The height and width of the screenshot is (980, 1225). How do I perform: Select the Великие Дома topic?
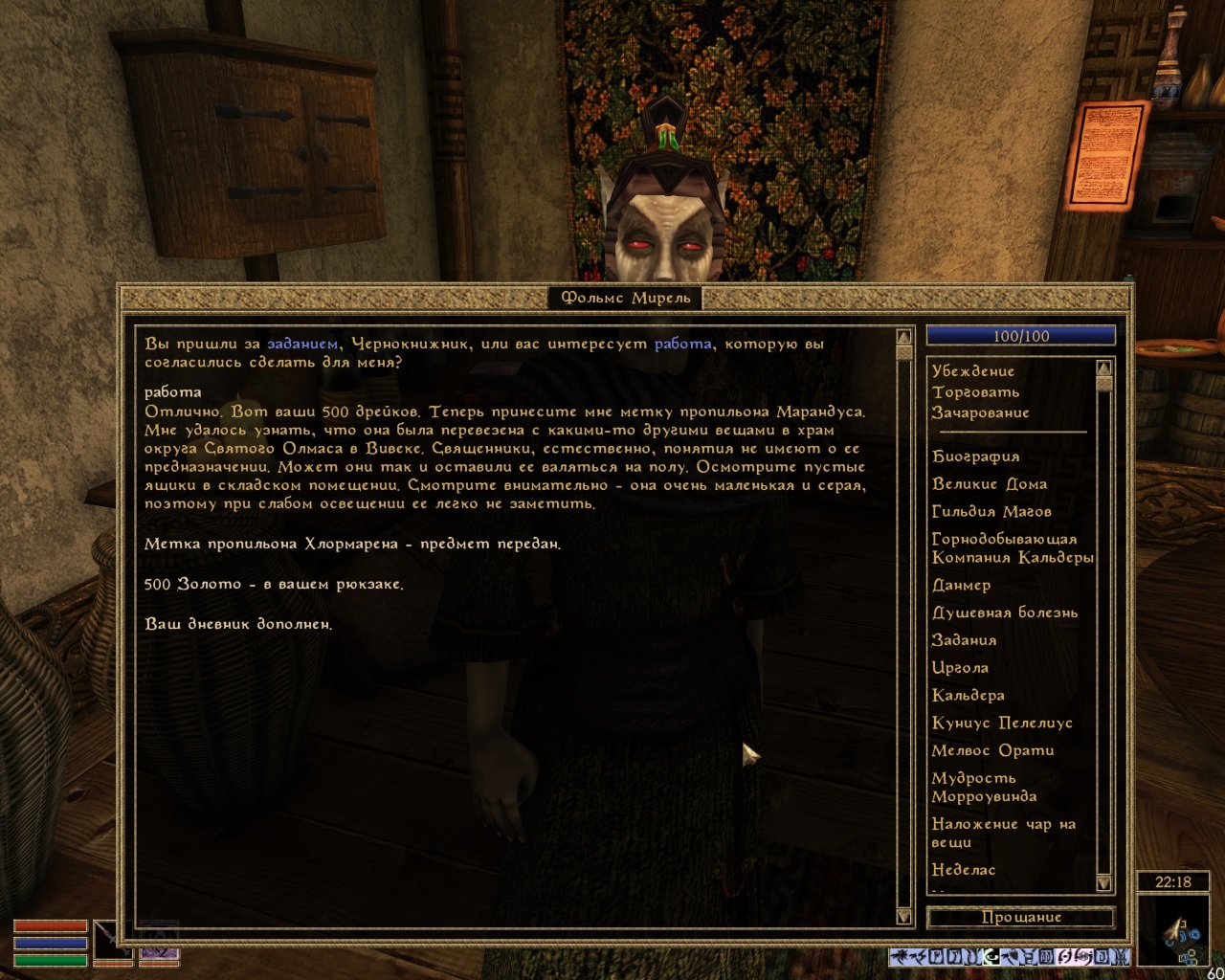pyautogui.click(x=990, y=484)
